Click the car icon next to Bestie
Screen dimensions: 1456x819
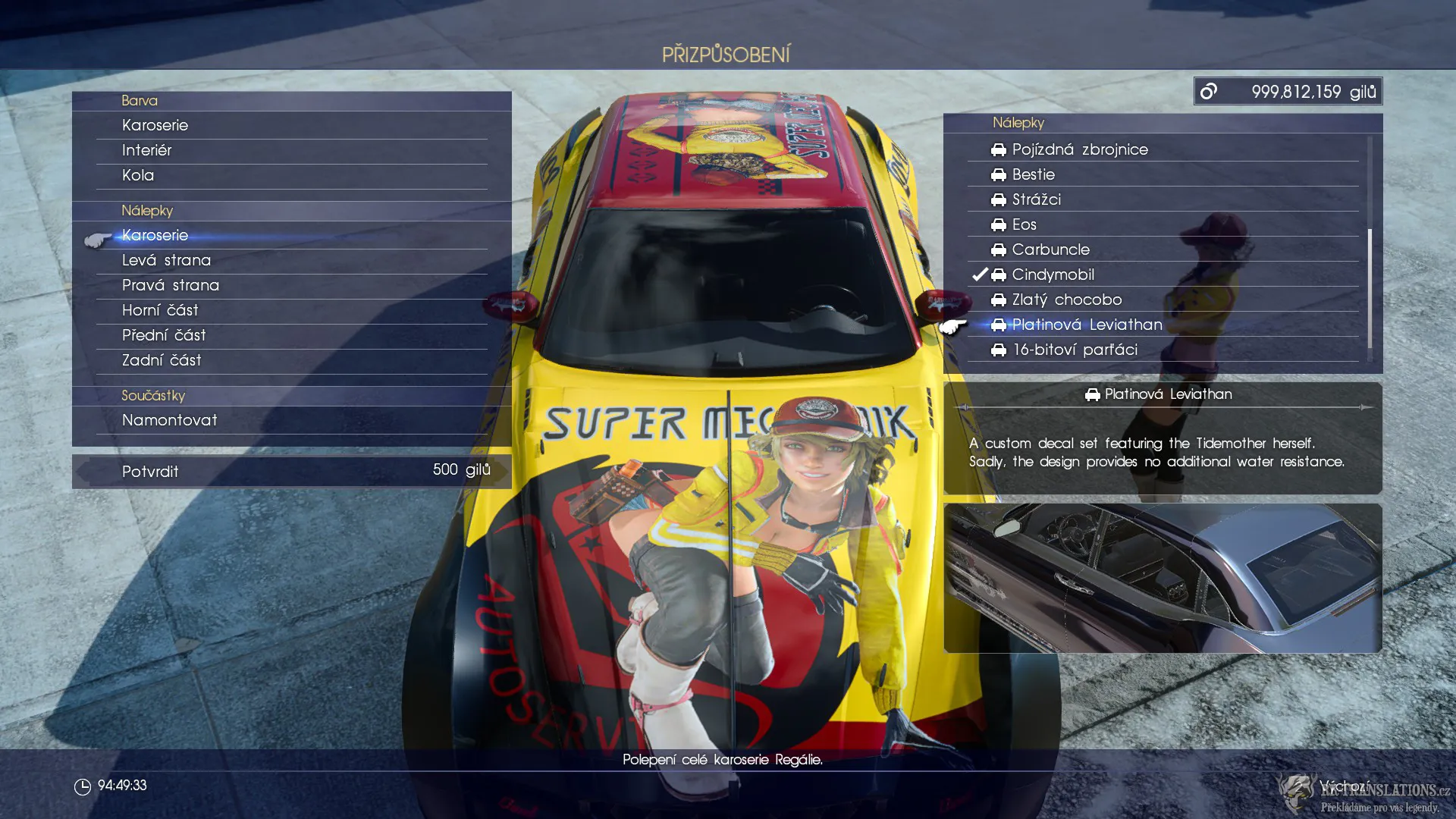(998, 174)
